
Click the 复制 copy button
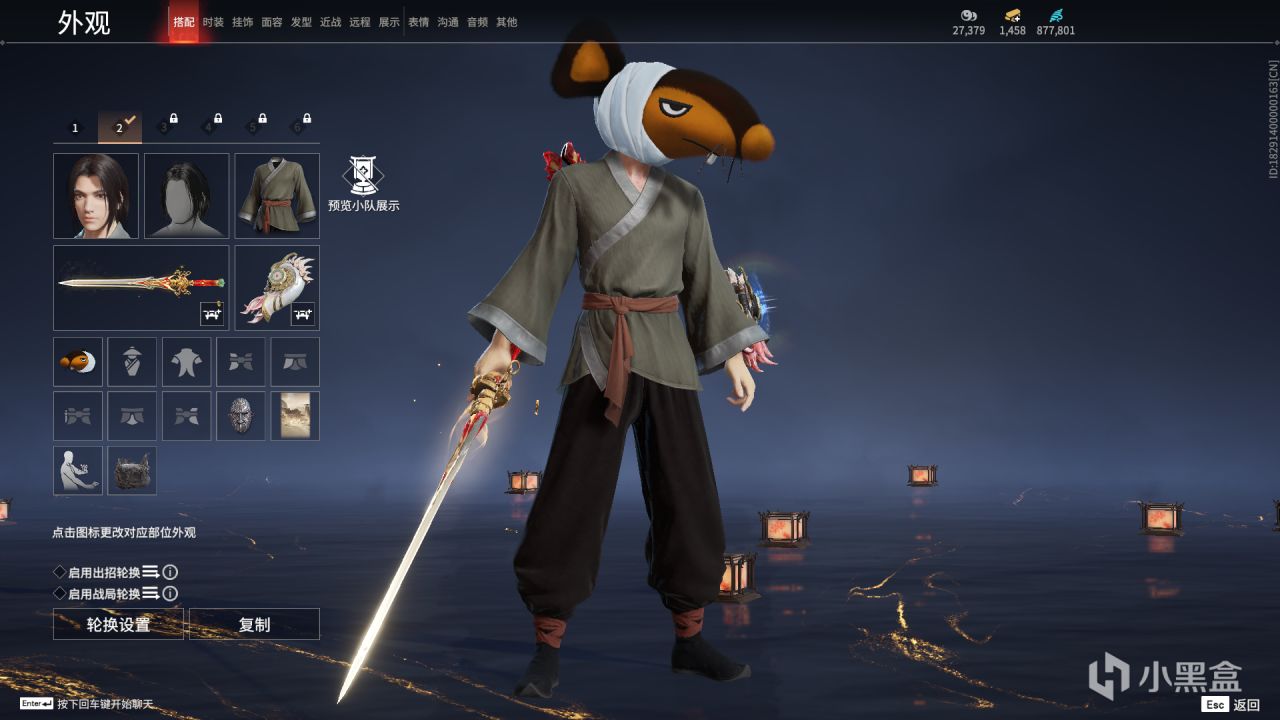(254, 624)
